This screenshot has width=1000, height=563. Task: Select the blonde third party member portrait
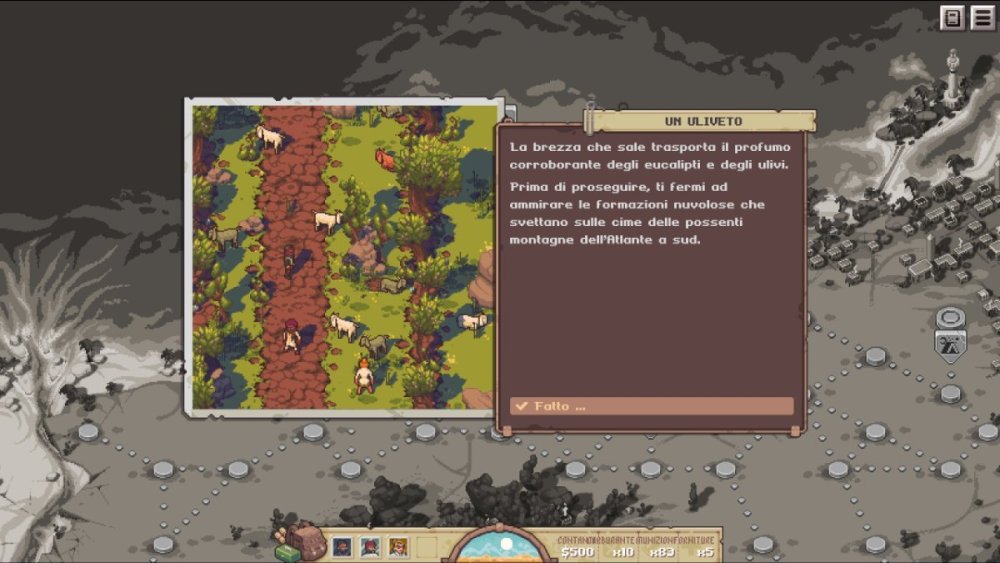(398, 547)
